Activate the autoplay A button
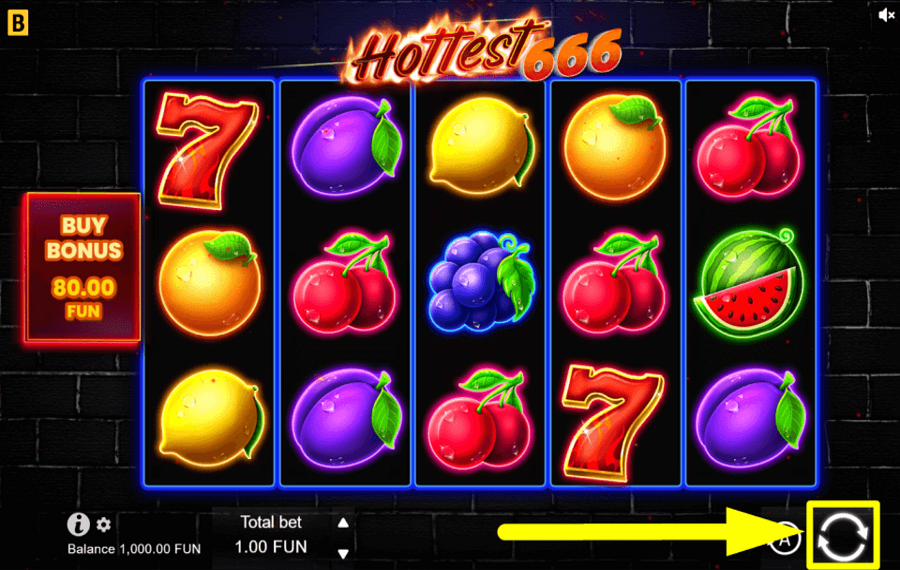900x570 pixels. click(787, 538)
